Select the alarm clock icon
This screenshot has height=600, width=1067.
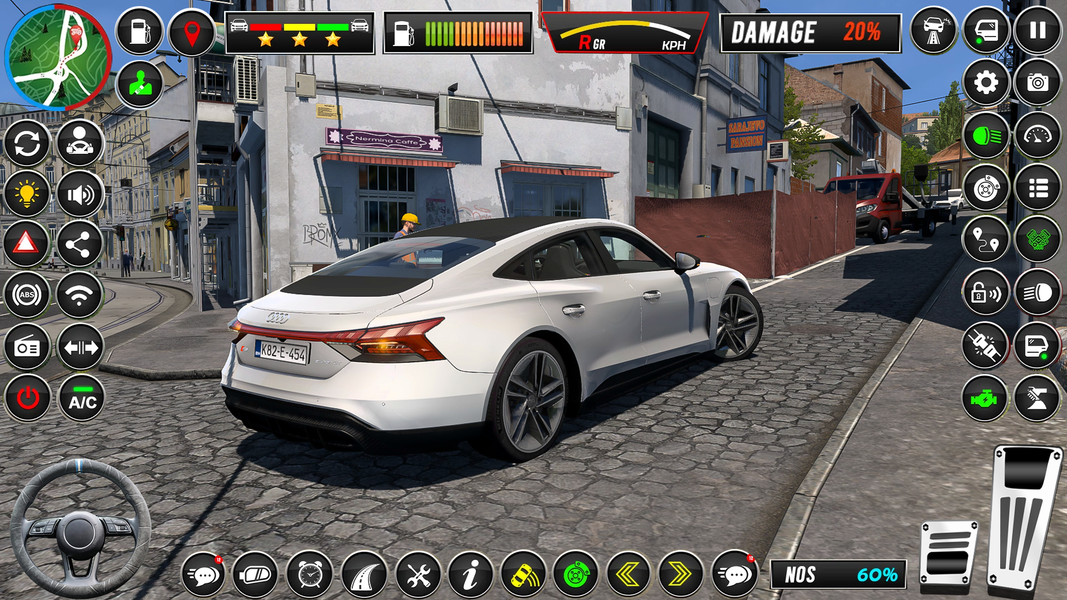(x=309, y=574)
